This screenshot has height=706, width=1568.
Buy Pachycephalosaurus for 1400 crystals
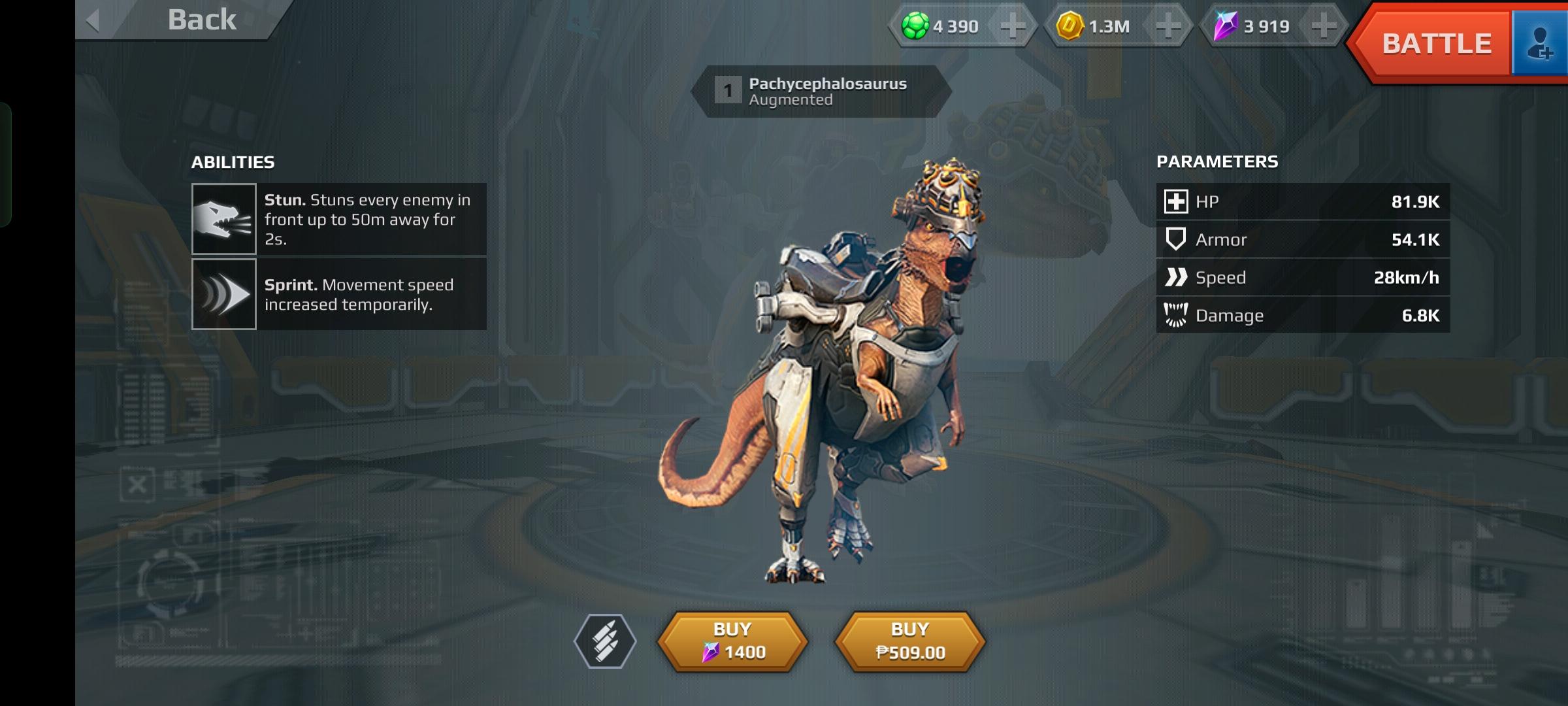732,641
